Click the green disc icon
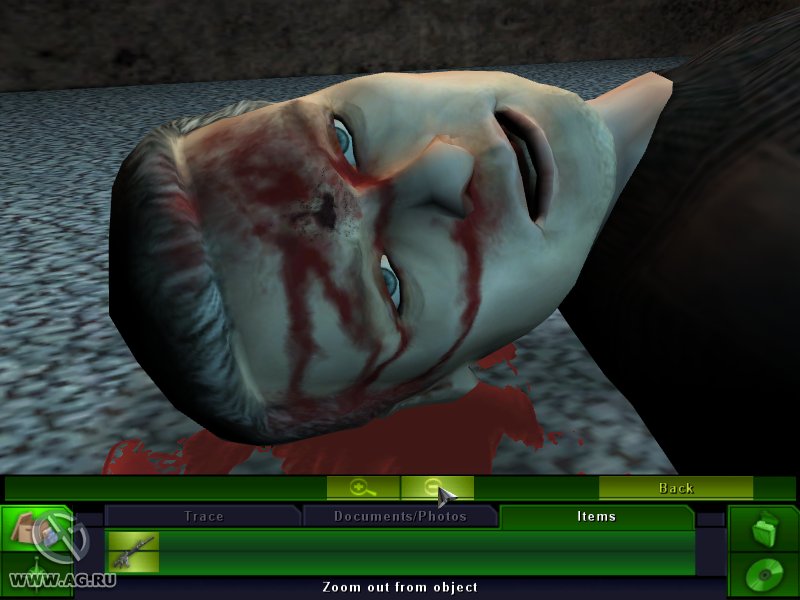 [763, 575]
